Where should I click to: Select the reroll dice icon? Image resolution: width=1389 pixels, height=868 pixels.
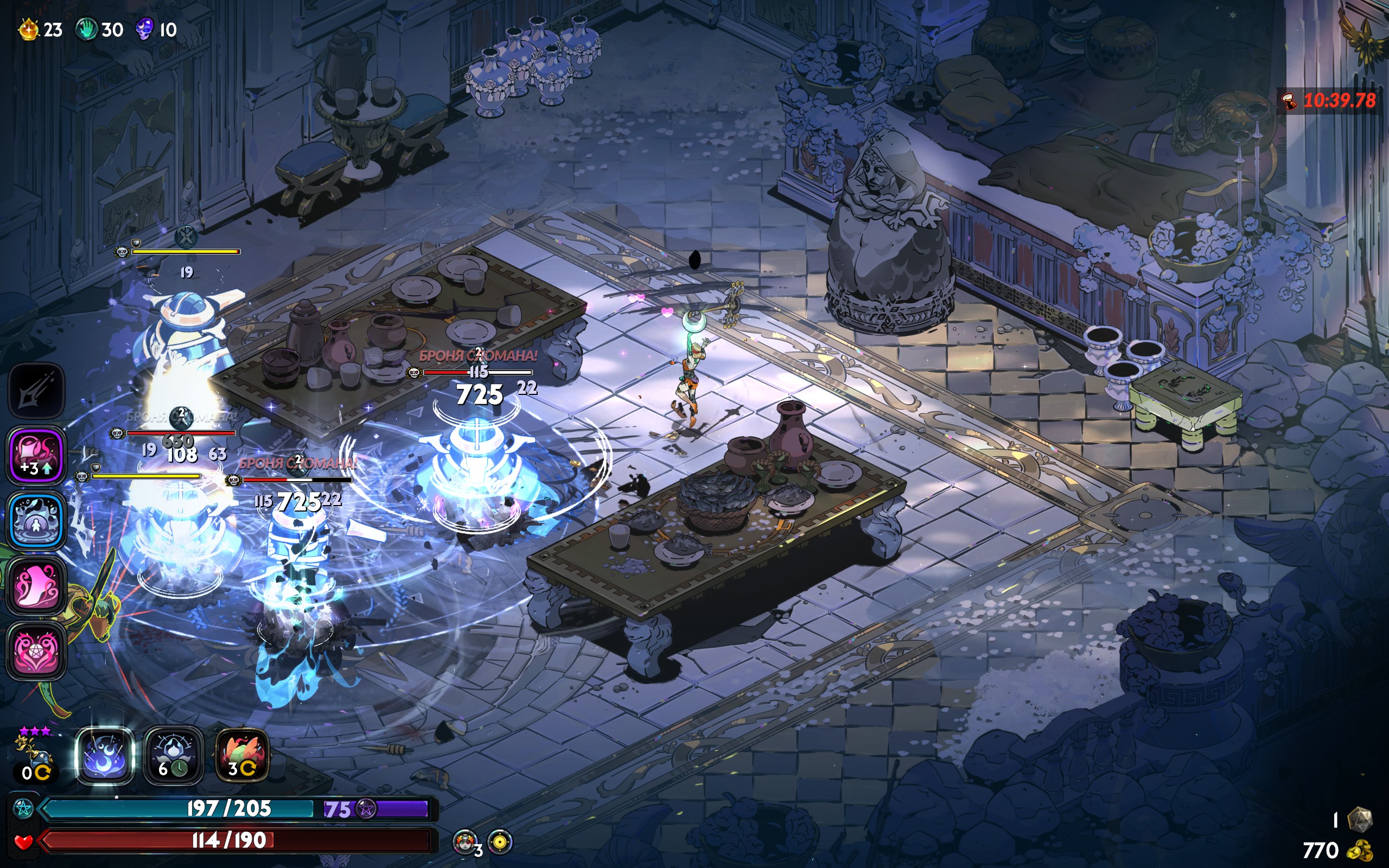pyautogui.click(x=1359, y=819)
